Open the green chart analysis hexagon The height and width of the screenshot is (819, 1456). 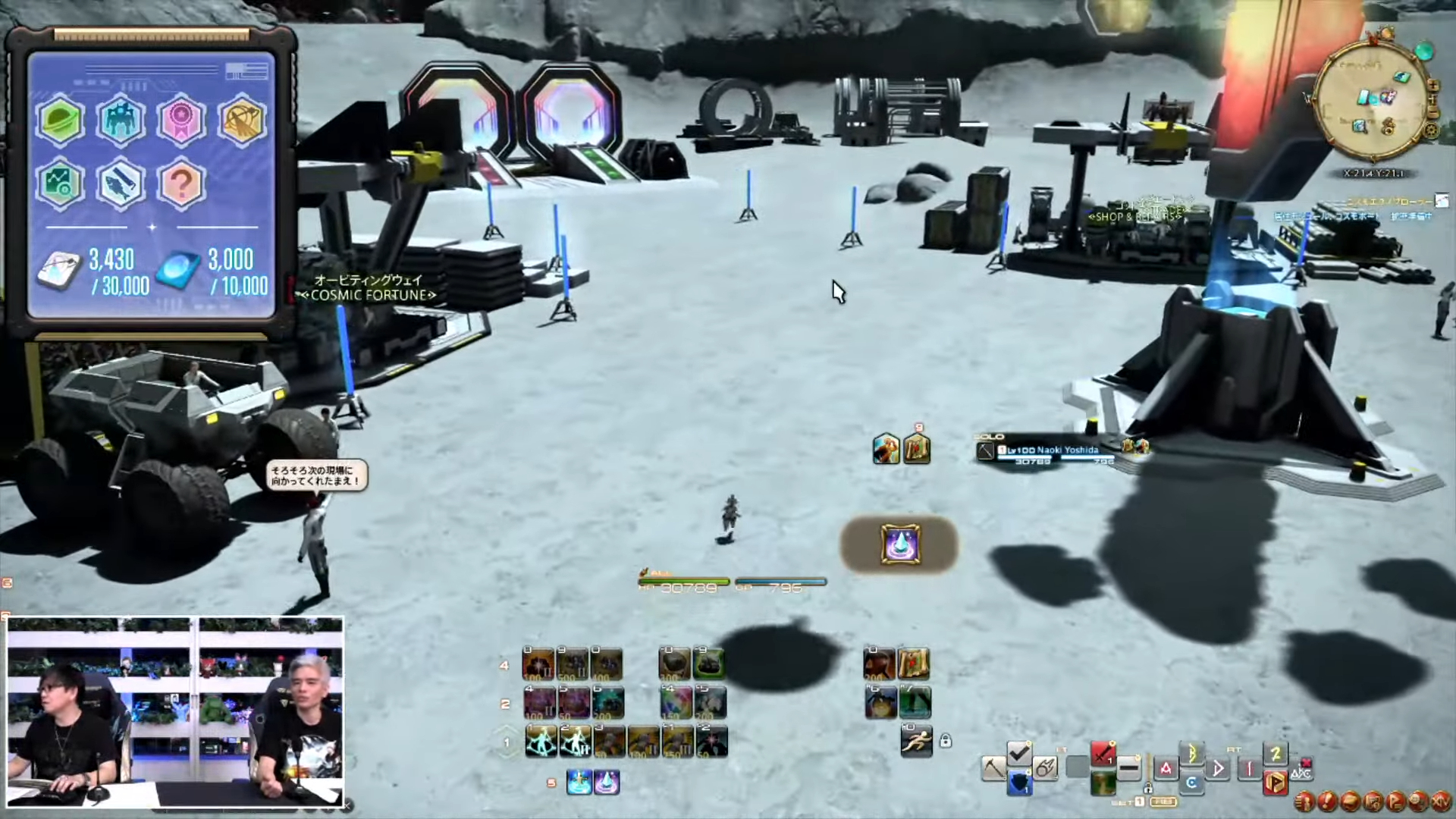60,184
